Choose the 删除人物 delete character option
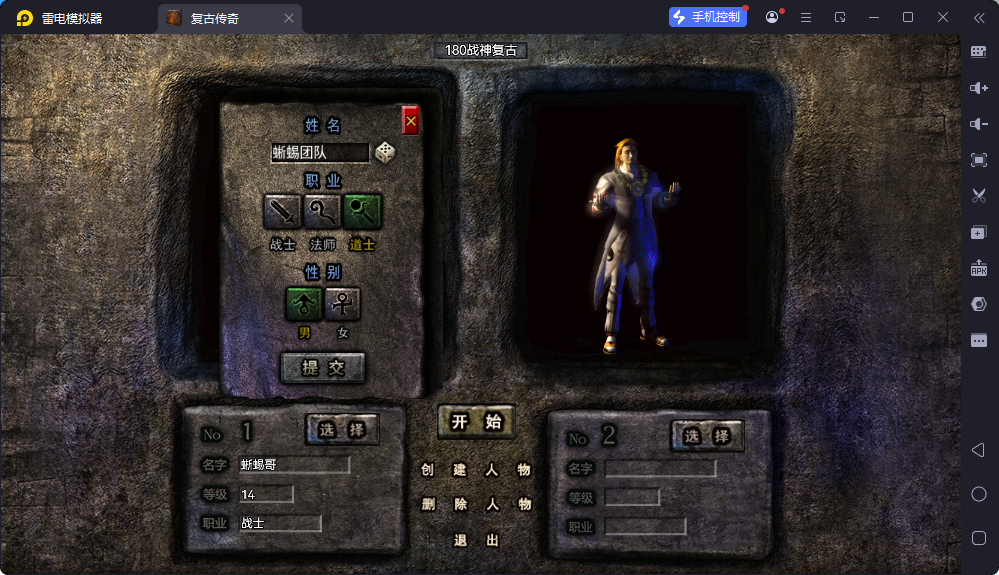This screenshot has width=999, height=575. coord(476,504)
